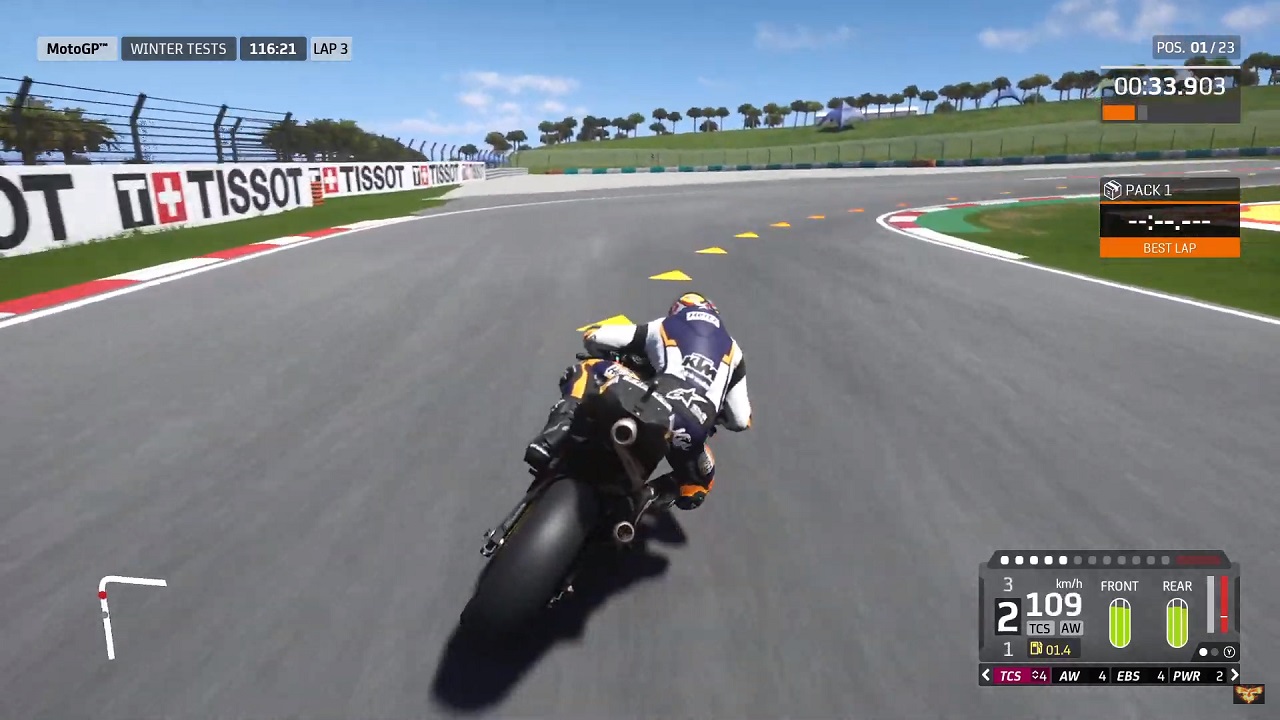This screenshot has width=1280, height=720.
Task: Click the MotoGP class logo in the header
Action: [x=76, y=48]
